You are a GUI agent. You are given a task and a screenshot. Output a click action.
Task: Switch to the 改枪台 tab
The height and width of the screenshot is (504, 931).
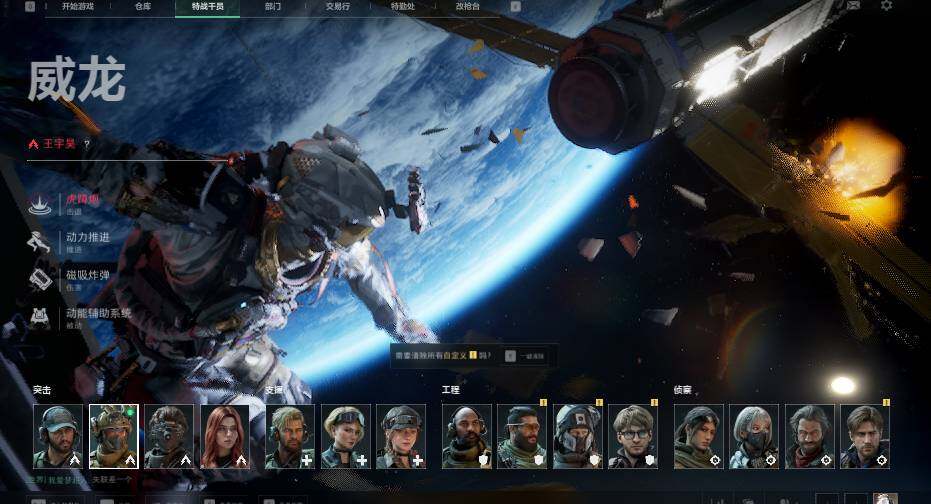[467, 6]
